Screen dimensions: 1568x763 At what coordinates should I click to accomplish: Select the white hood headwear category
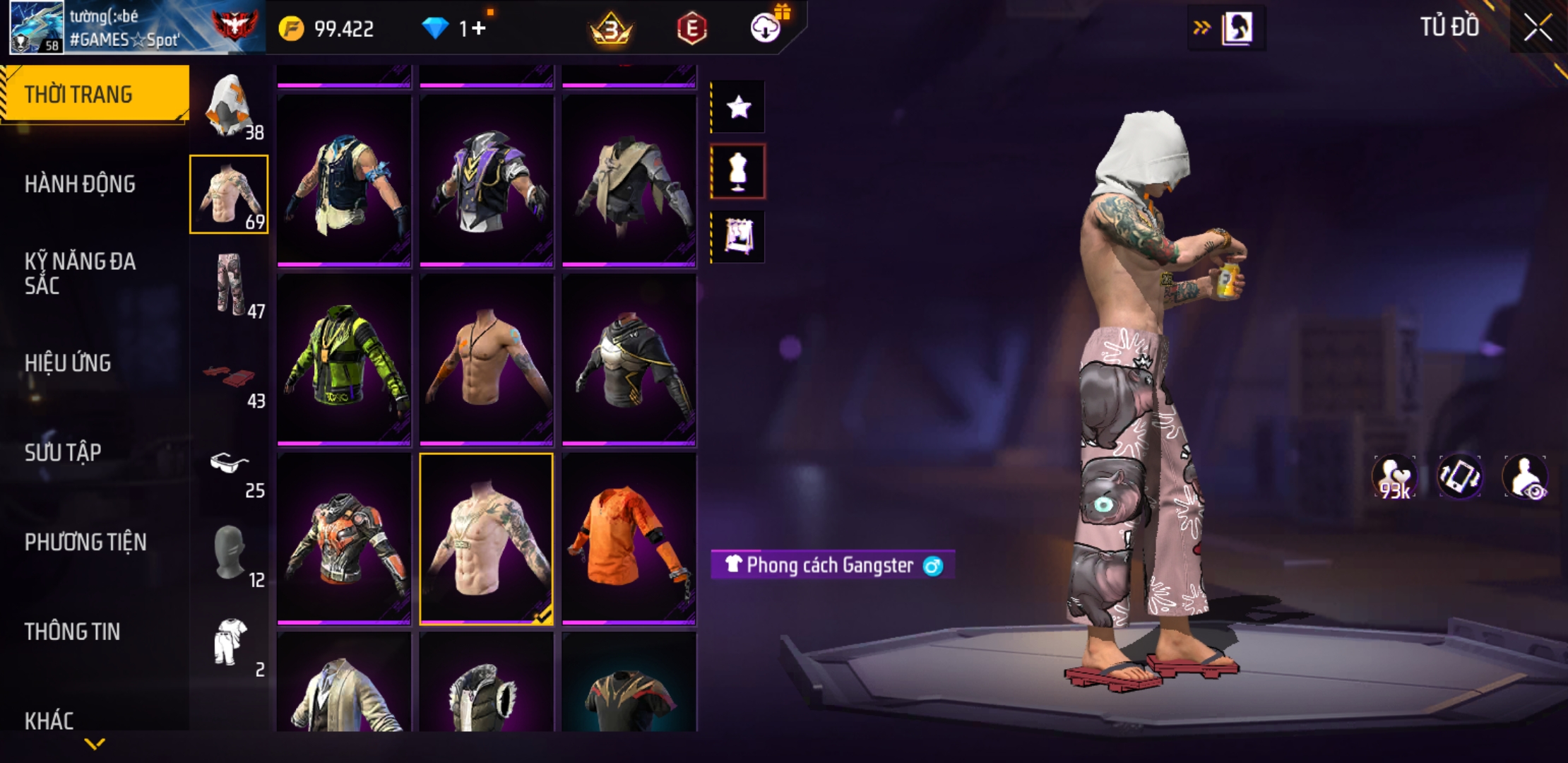pos(230,105)
